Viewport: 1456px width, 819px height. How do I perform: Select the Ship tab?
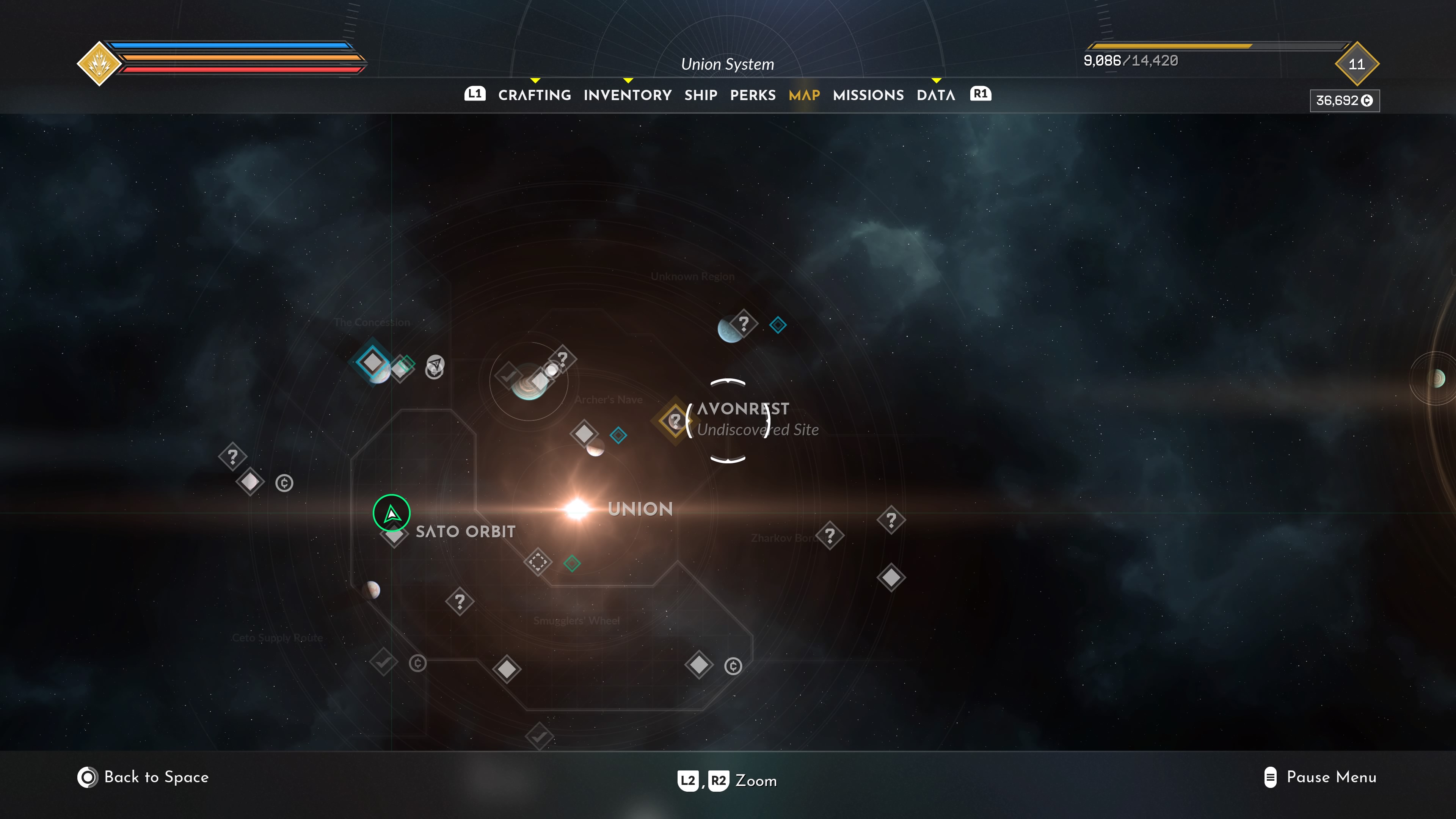[700, 95]
